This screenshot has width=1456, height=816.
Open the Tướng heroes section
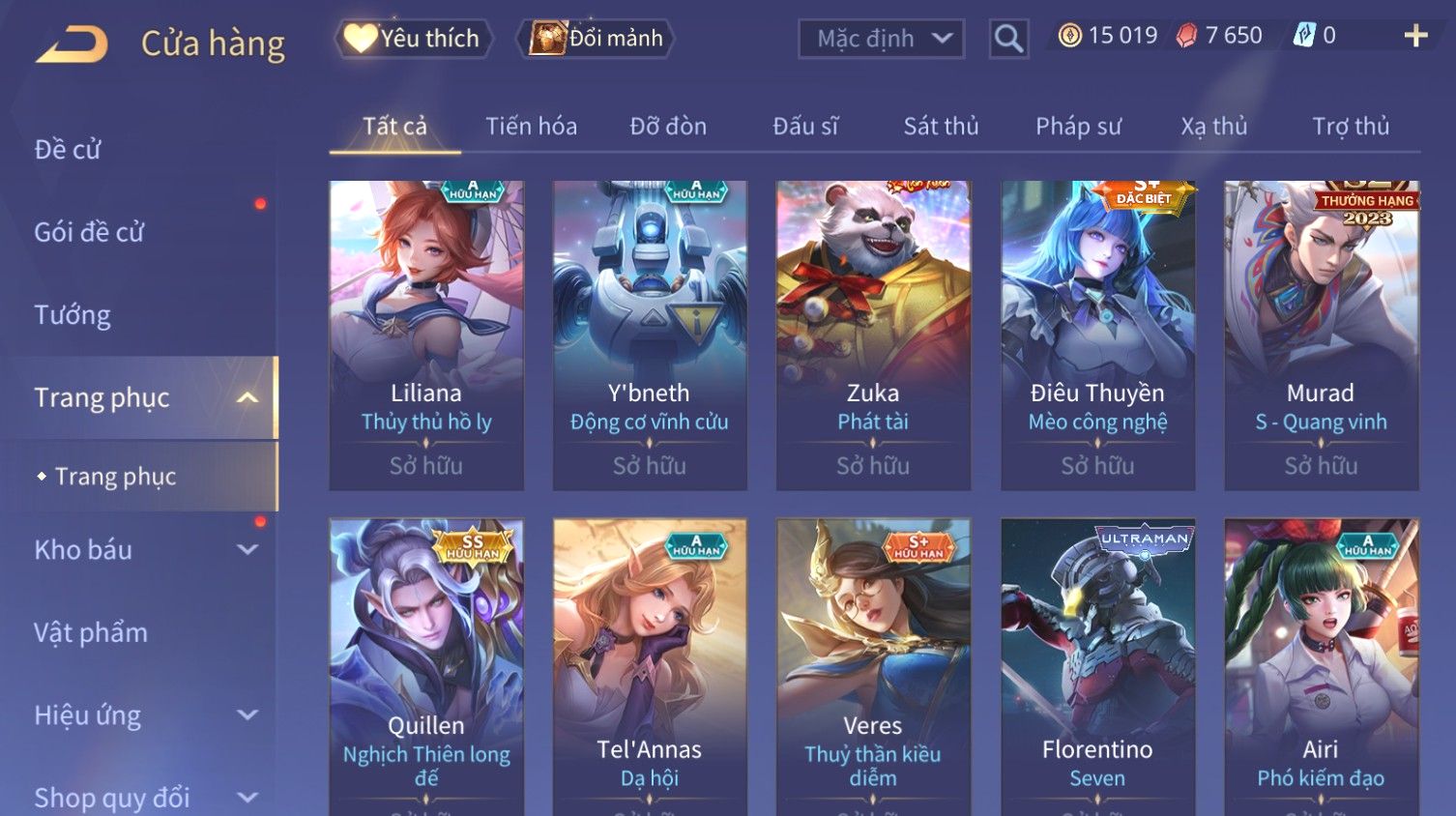point(73,315)
